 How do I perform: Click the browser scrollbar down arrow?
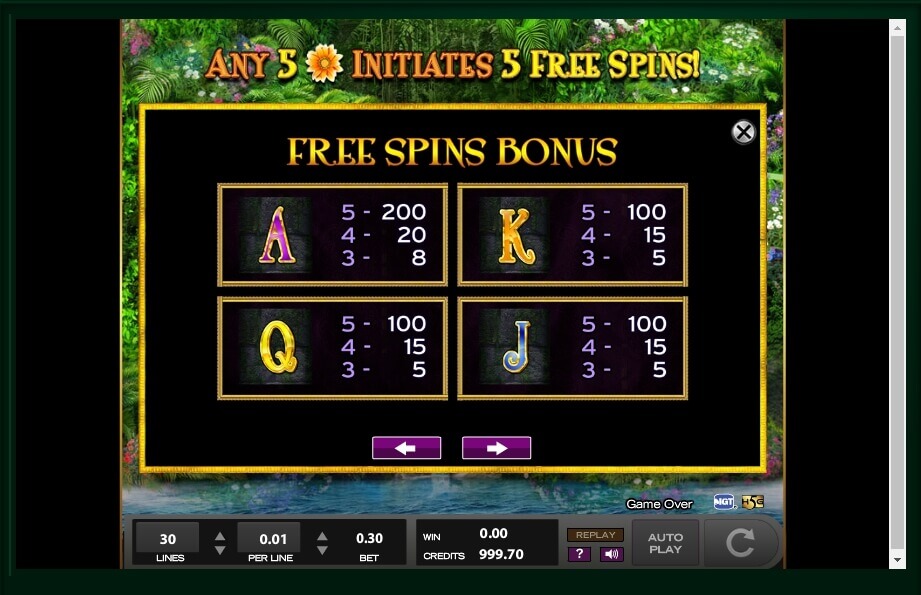pyautogui.click(x=897, y=561)
